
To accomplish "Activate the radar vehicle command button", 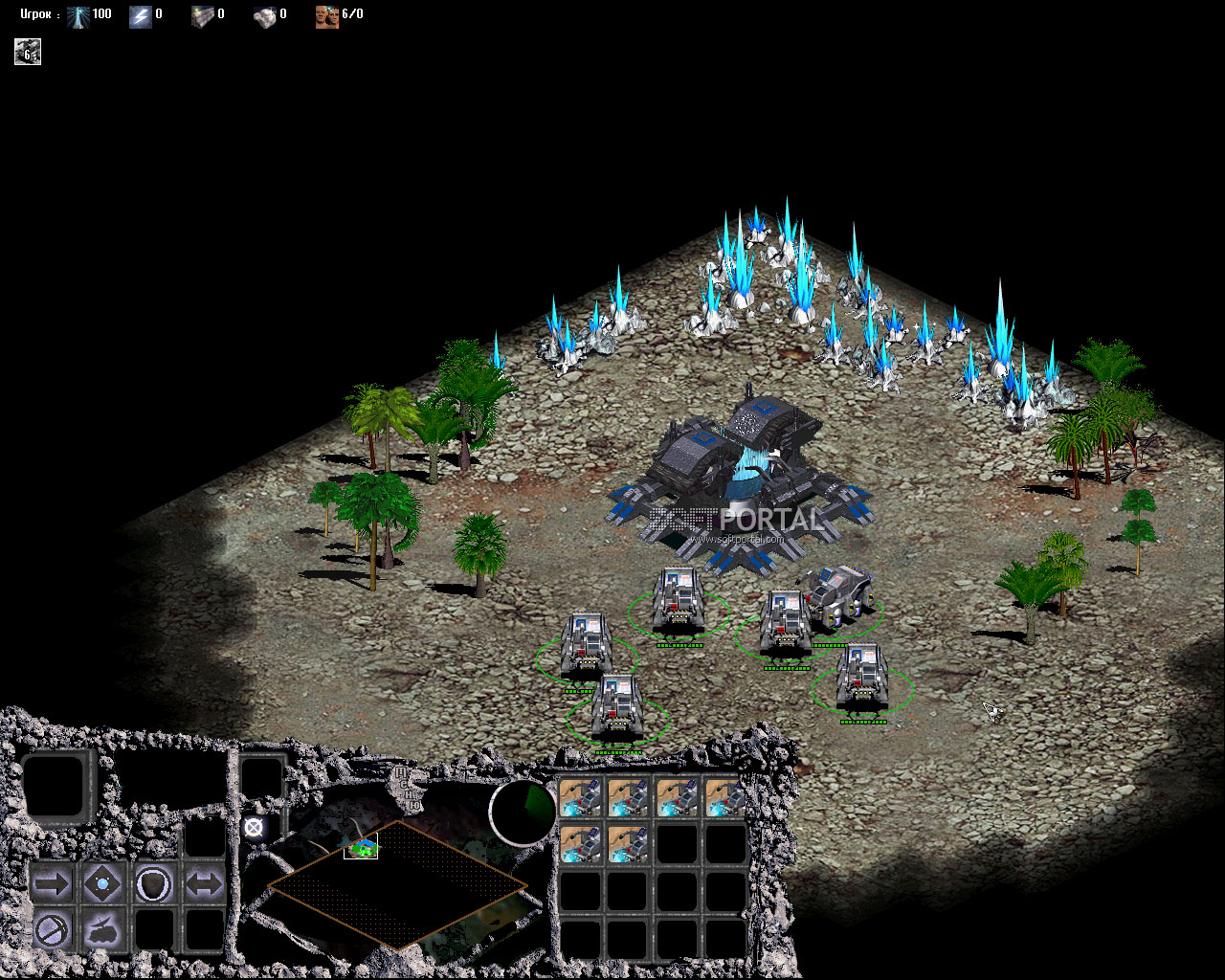I will pos(102,929).
